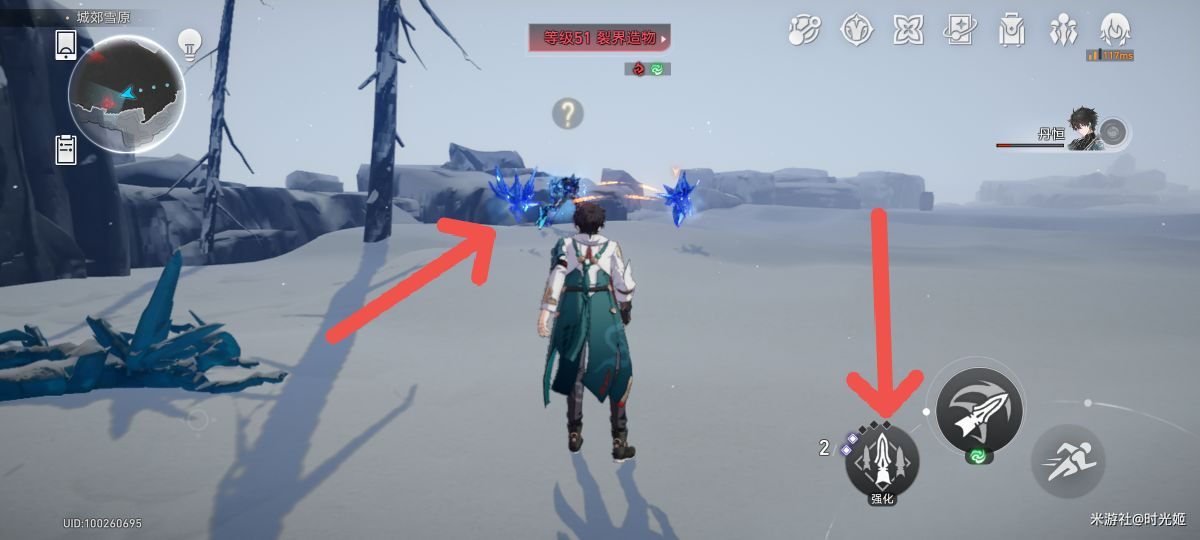Select the 等级51 裂界造物 enemy banner
1200x540 pixels.
600,39
